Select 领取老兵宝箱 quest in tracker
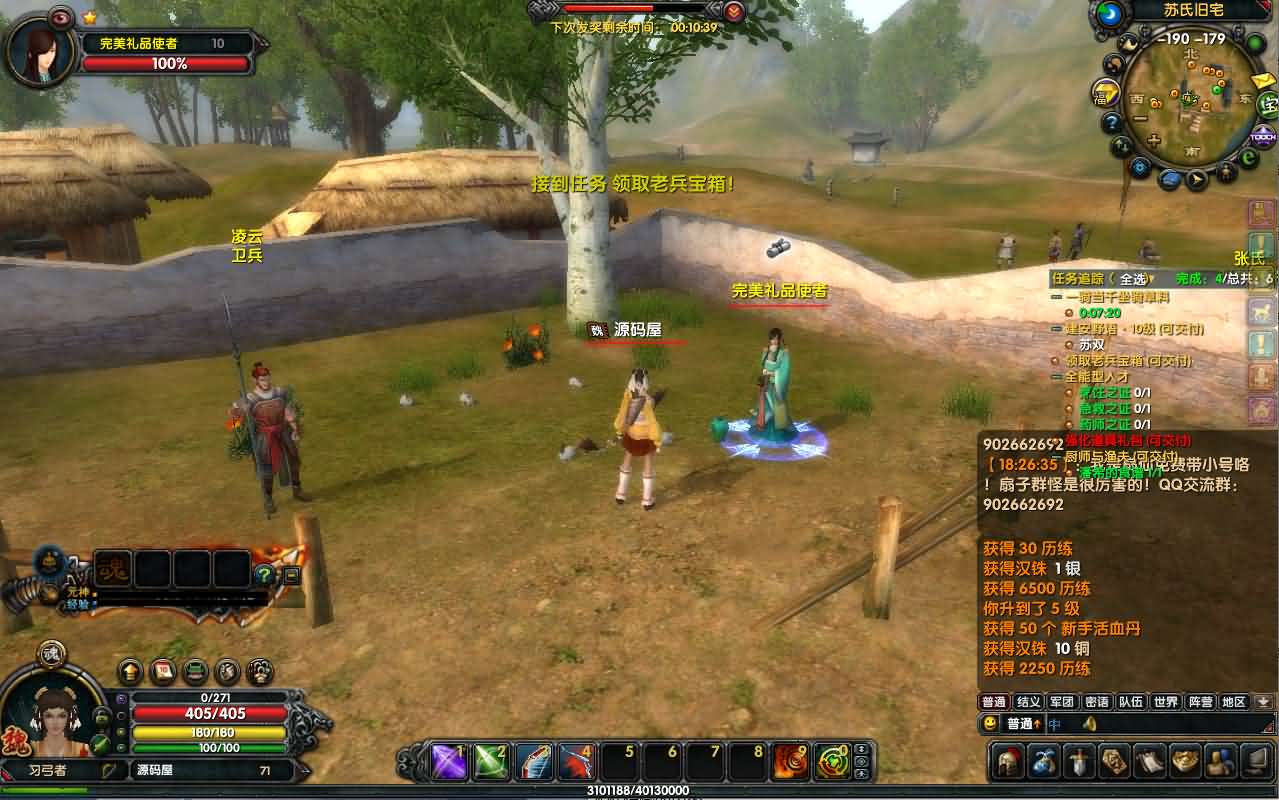The width and height of the screenshot is (1279, 800). coord(1128,360)
